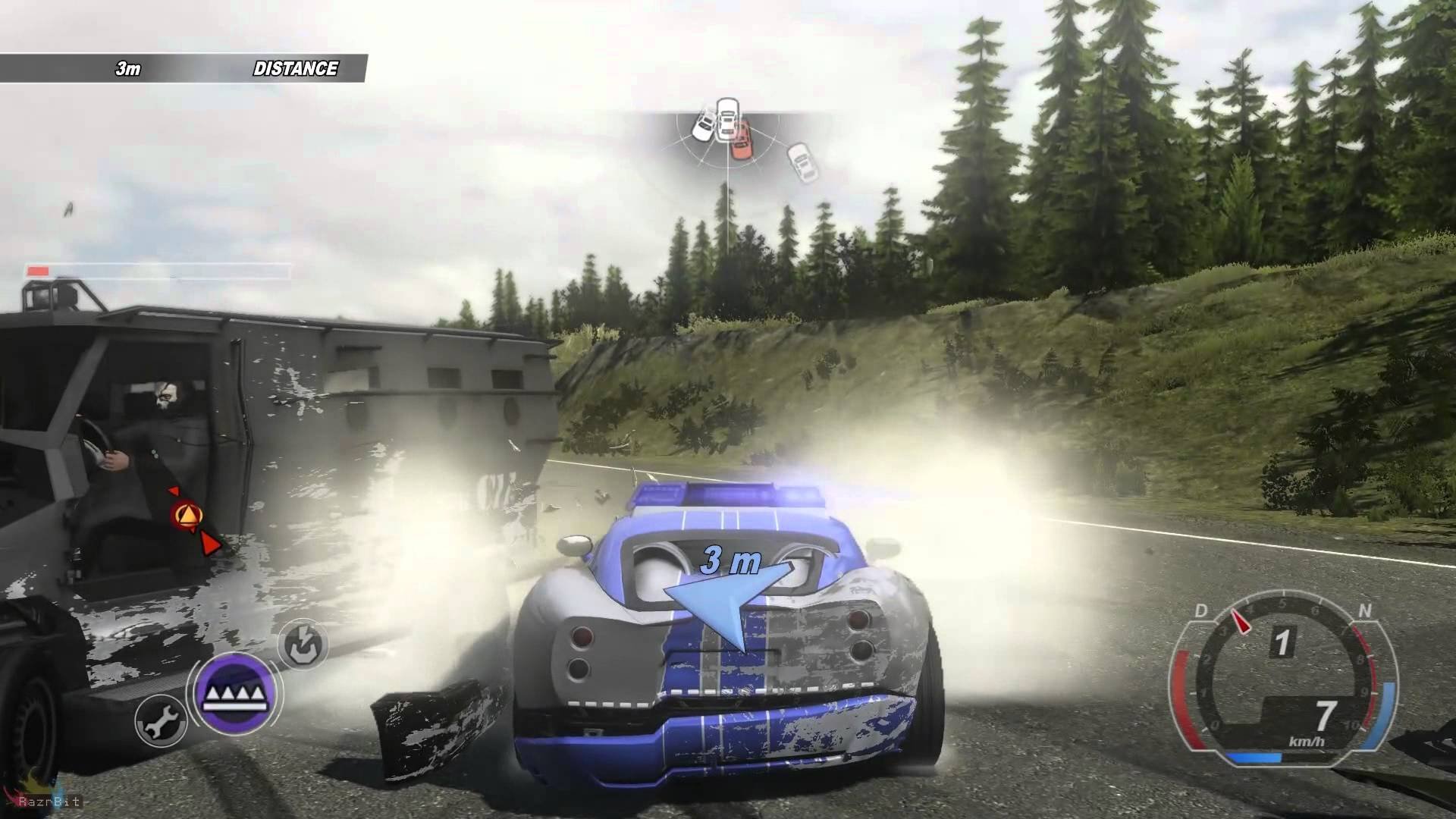The width and height of the screenshot is (1456, 819).
Task: Click the vehicle radar at top center
Action: (x=729, y=139)
